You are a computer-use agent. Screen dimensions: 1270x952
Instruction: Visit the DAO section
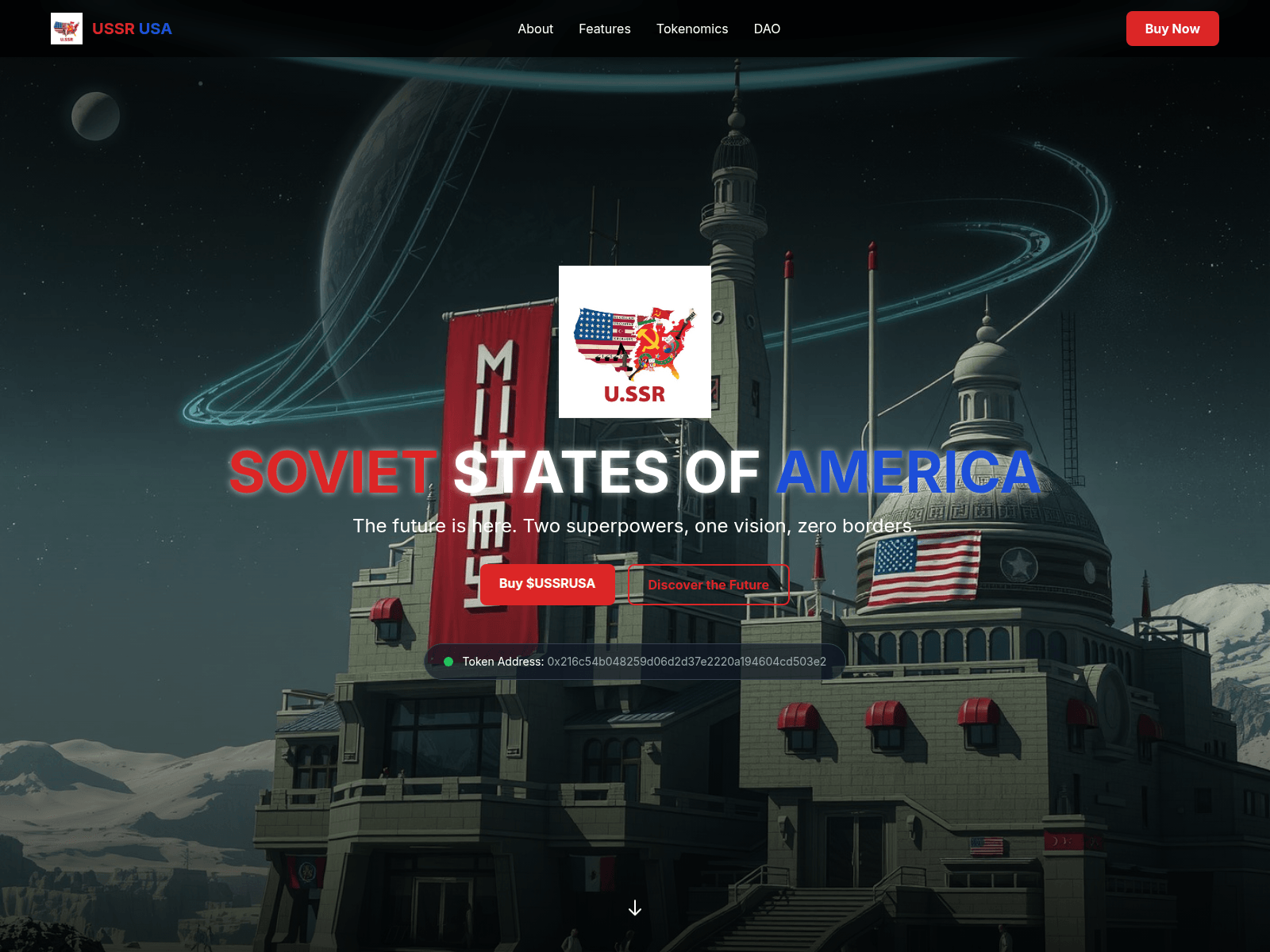coord(767,29)
